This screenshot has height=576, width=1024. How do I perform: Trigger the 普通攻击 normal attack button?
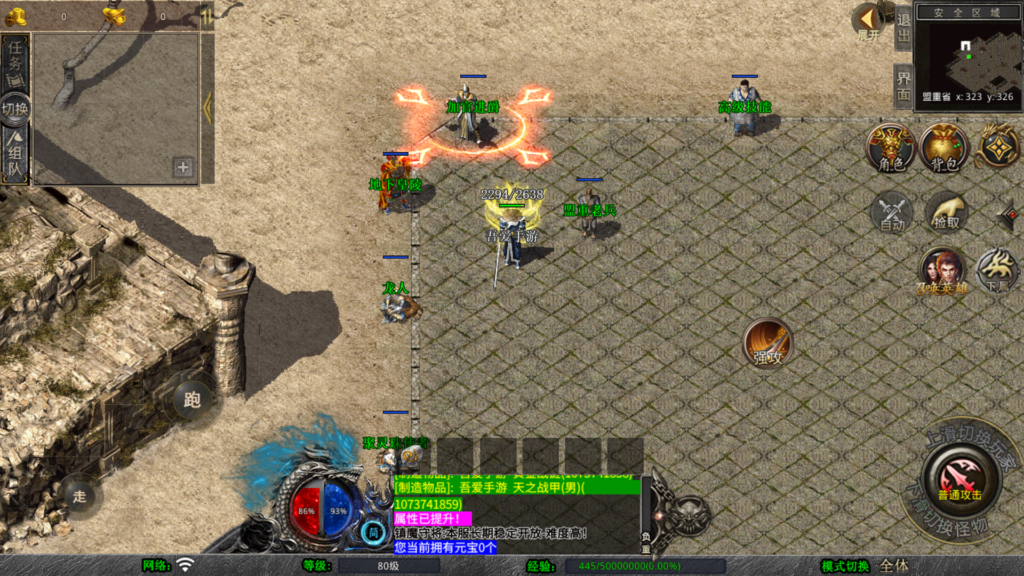pyautogui.click(x=959, y=477)
